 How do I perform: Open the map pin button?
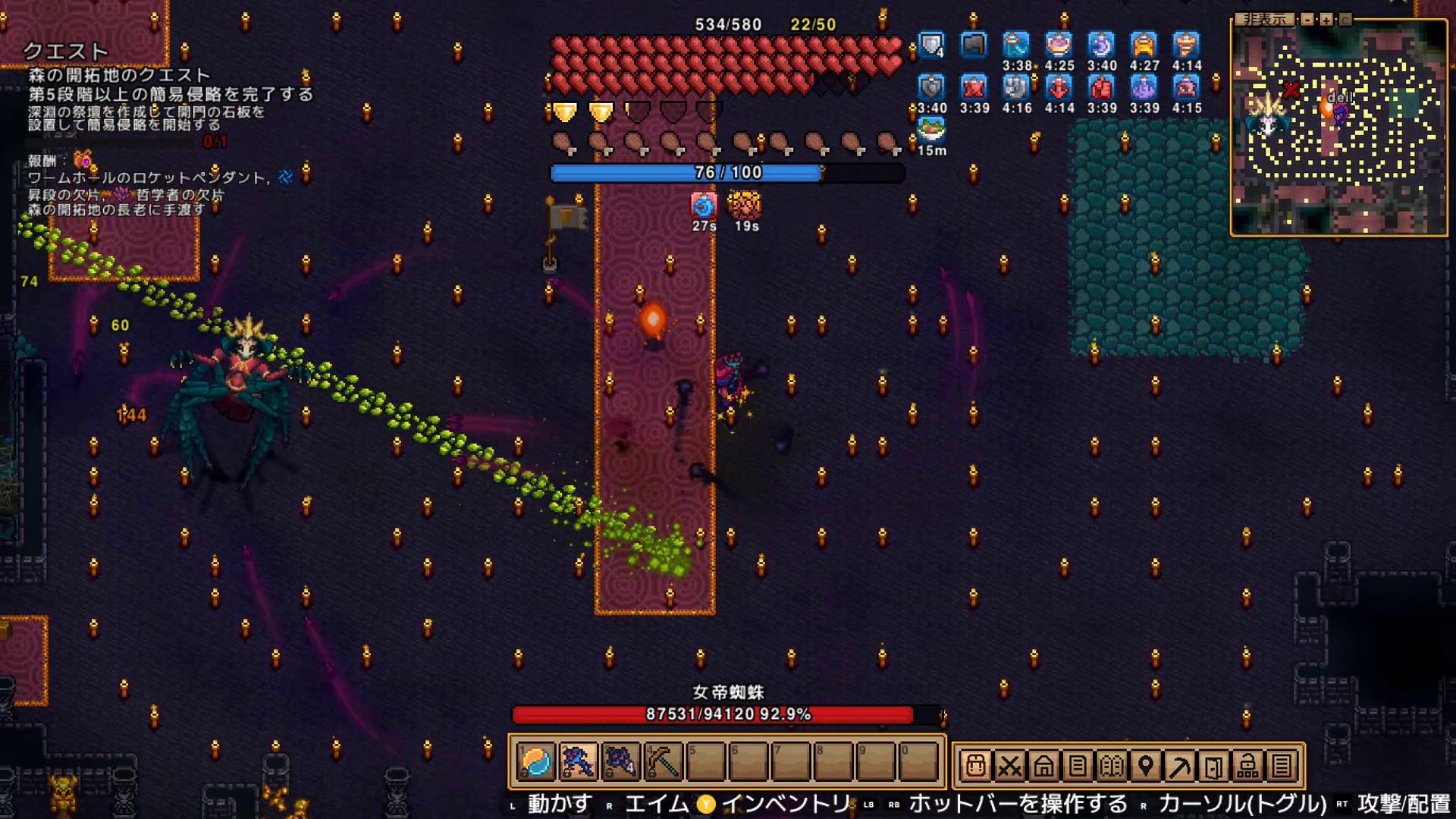[x=1146, y=766]
